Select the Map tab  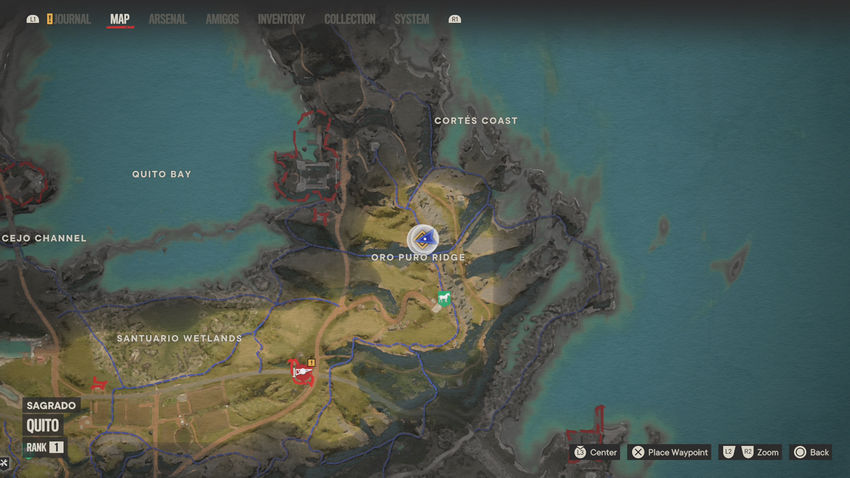120,19
